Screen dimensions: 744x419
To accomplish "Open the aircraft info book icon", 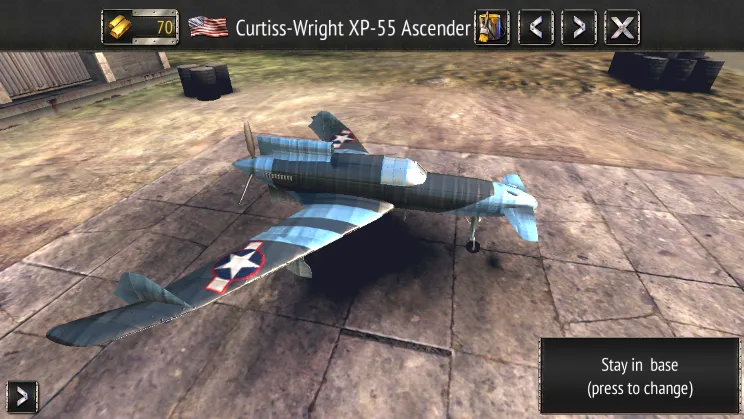I will (491, 27).
